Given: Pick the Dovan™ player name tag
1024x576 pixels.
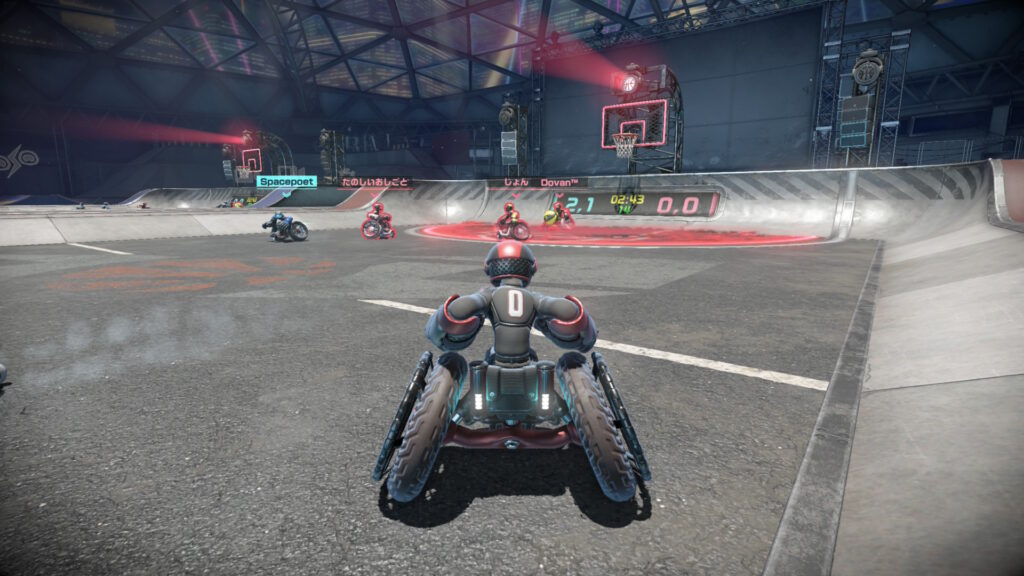Looking at the screenshot, I should coord(564,183).
